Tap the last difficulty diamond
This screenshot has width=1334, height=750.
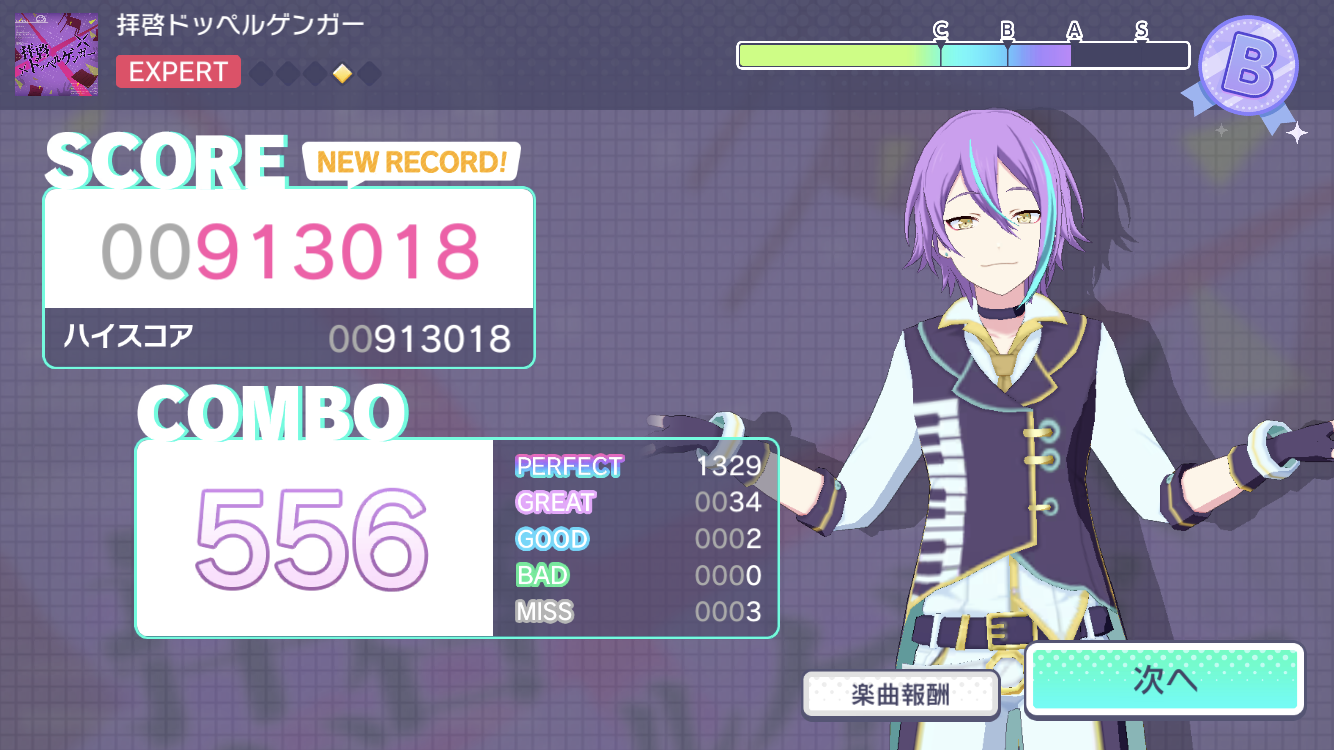[x=368, y=73]
